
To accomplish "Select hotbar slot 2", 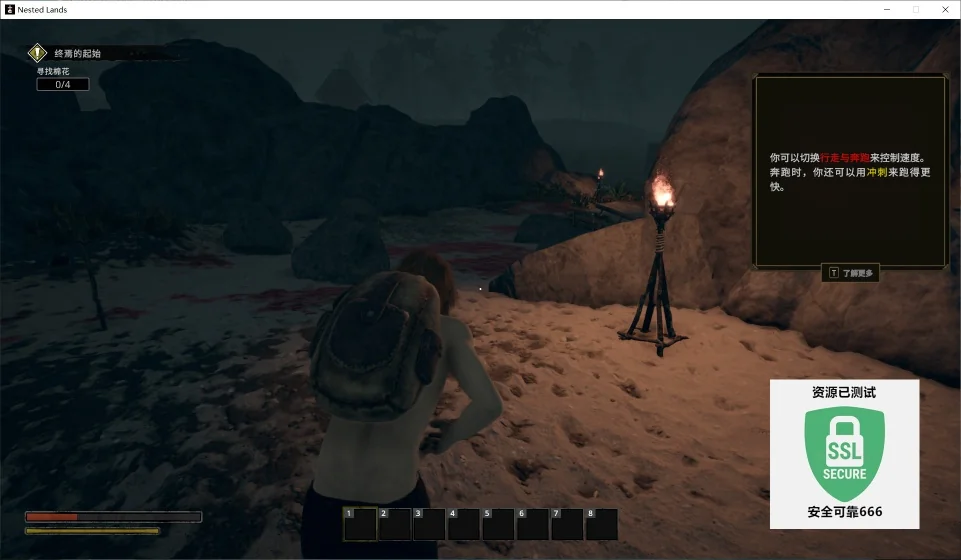I will [394, 524].
